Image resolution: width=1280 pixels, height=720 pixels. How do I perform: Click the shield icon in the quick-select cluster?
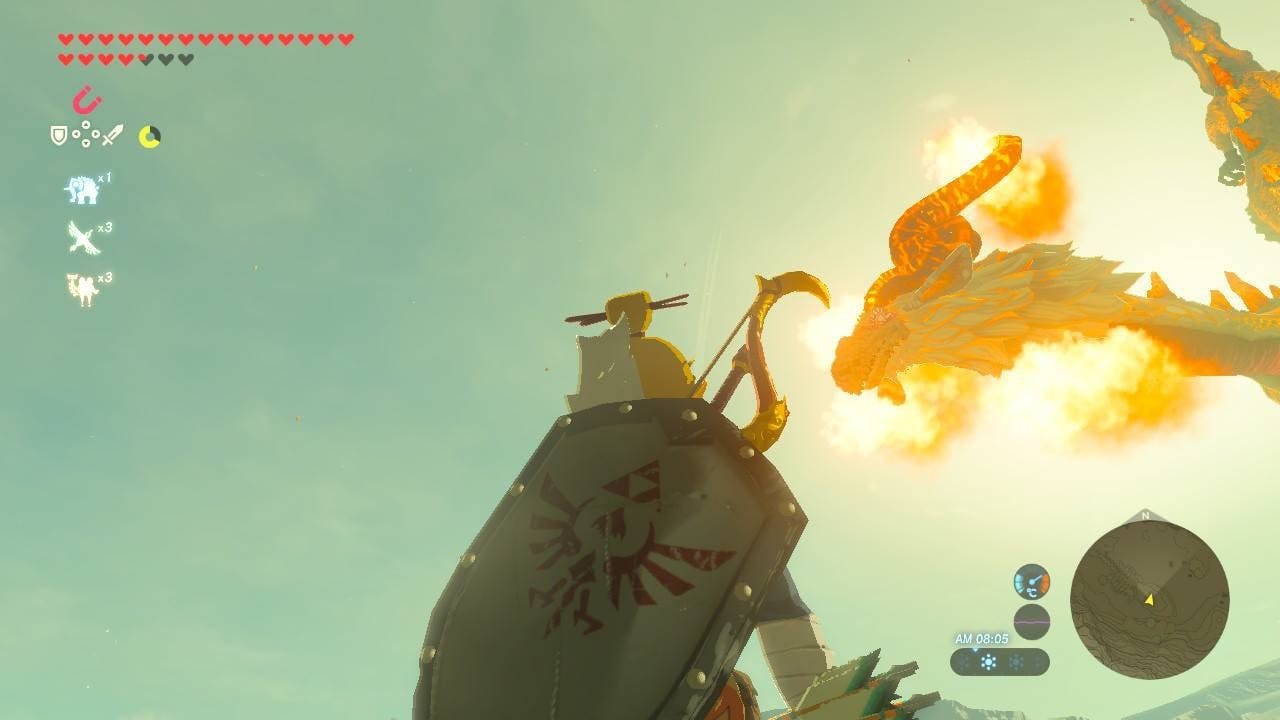click(59, 135)
